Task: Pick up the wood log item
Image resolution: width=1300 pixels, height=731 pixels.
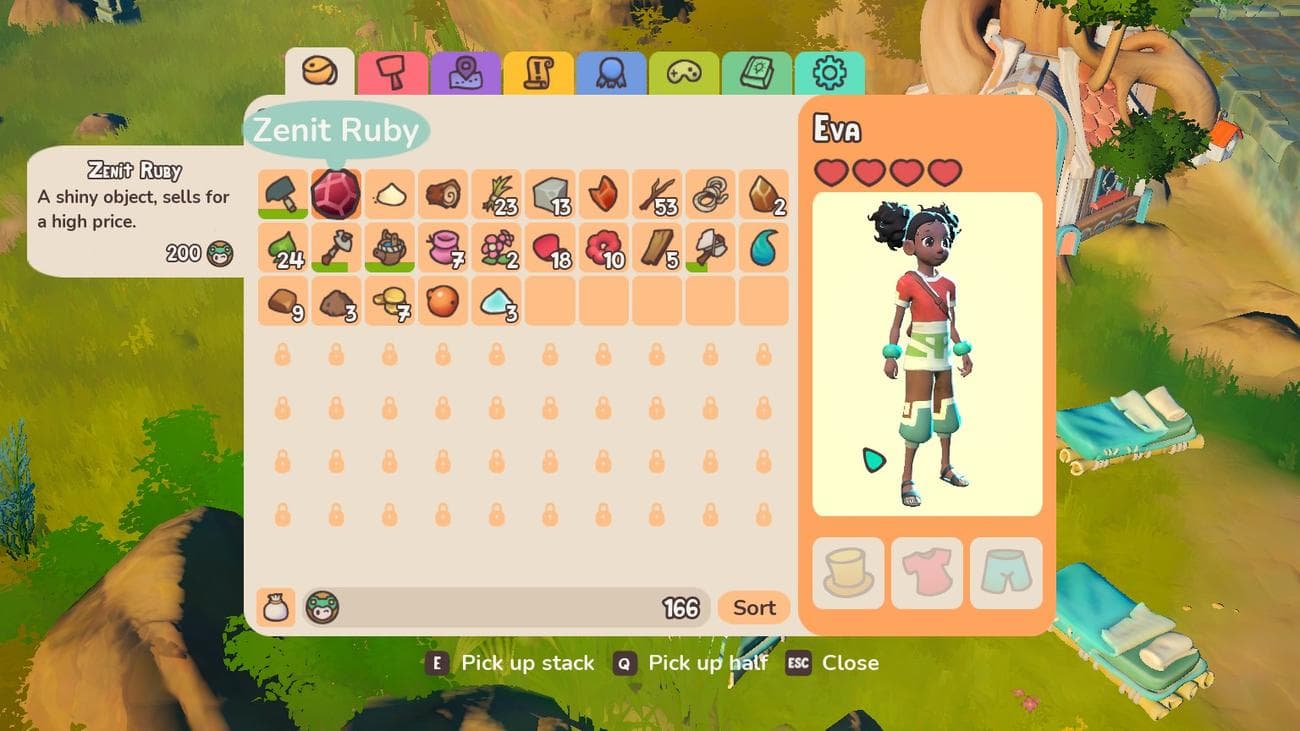Action: coord(443,194)
